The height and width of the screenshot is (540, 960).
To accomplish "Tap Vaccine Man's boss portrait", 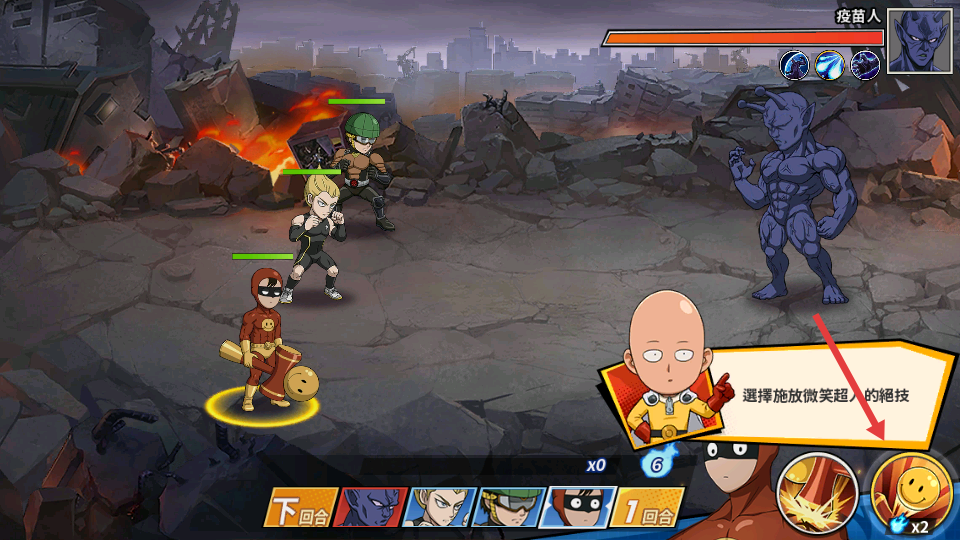I will pos(919,42).
